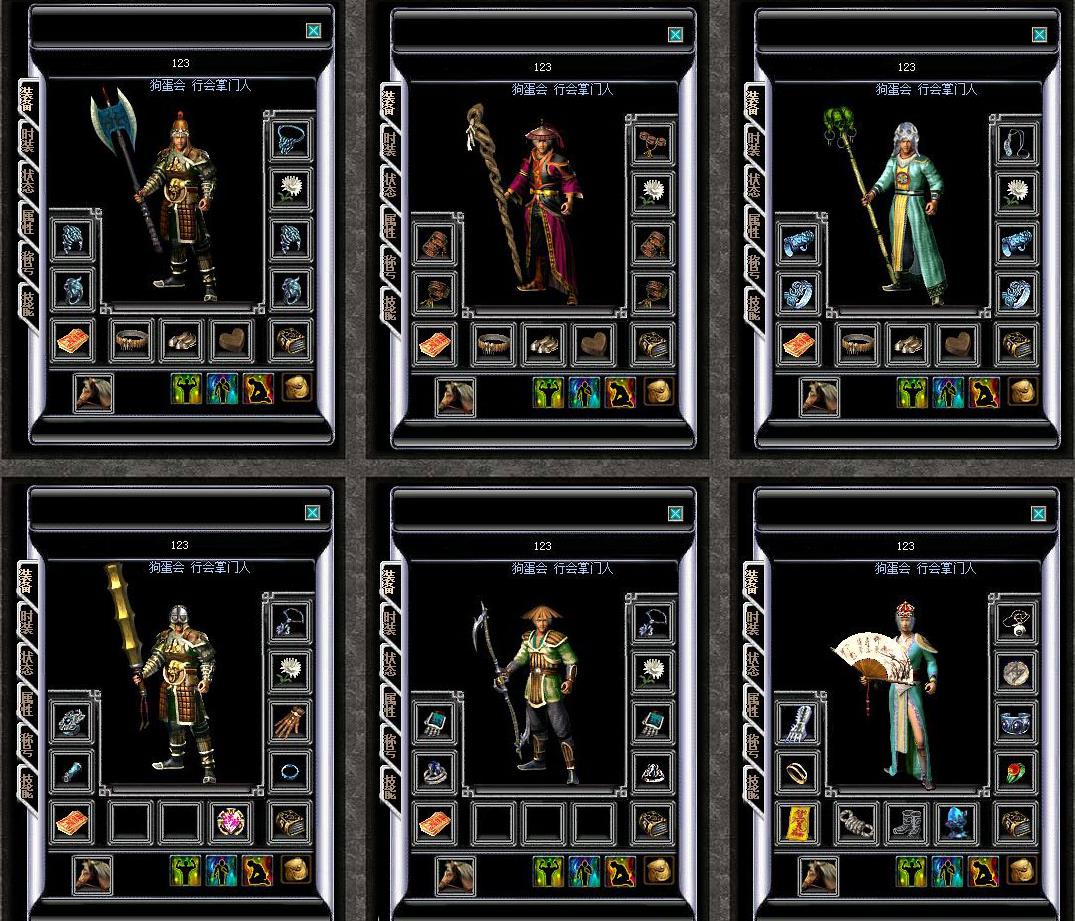Click the horse mount slot under the axe warrior
Viewport: 1075px width, 921px height.
[92, 393]
